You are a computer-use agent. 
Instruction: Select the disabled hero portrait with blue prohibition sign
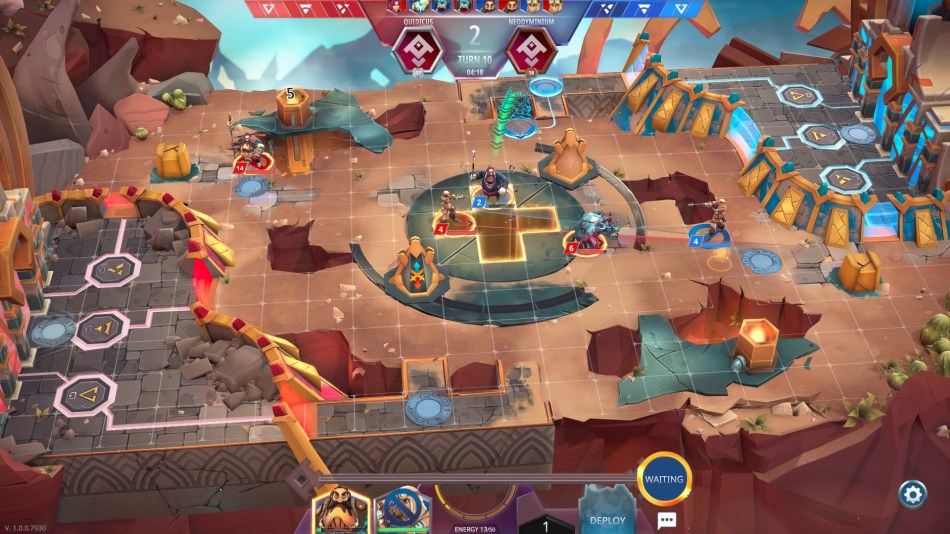click(x=403, y=510)
